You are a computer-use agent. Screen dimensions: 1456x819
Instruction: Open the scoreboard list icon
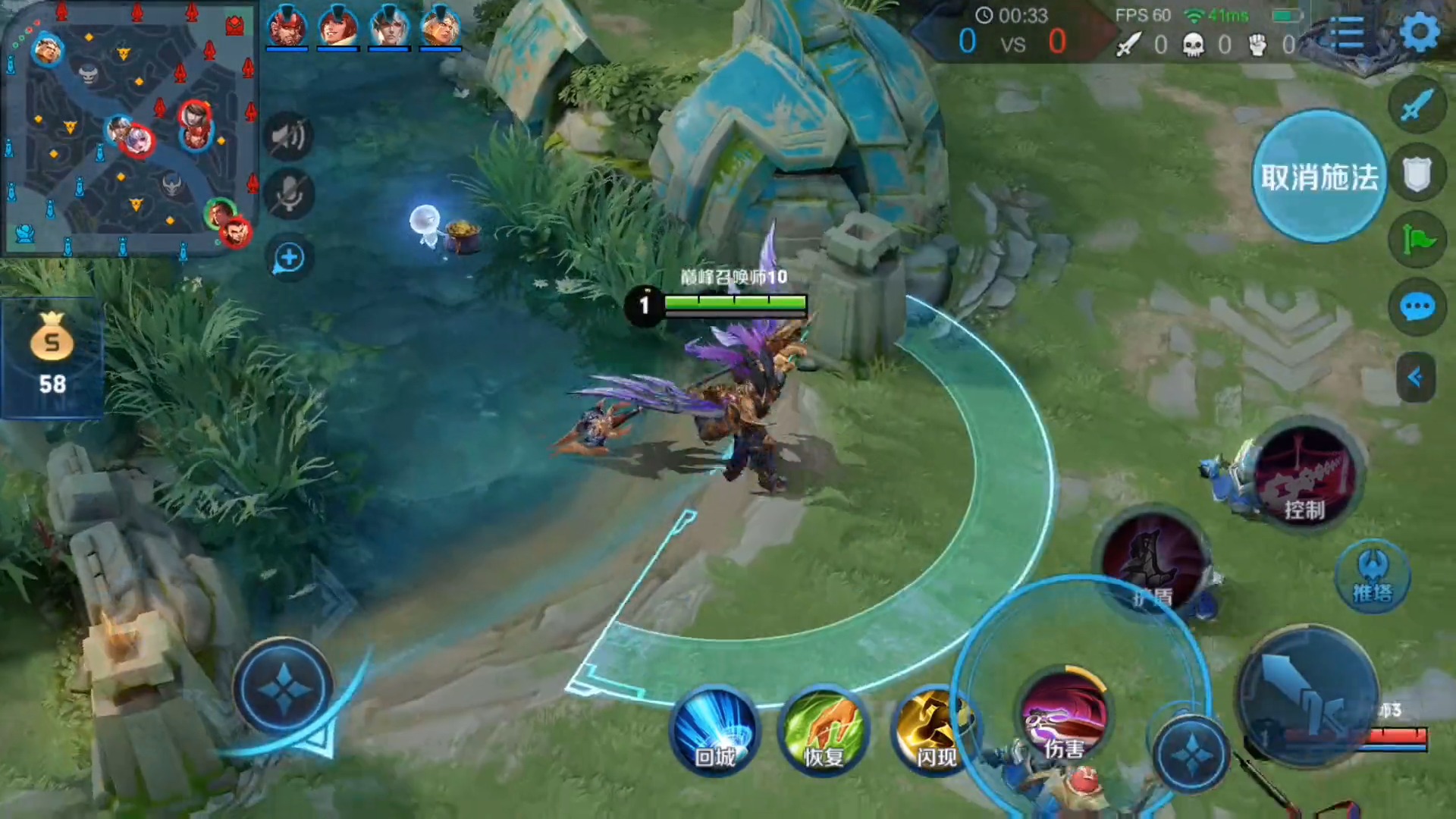click(x=1348, y=33)
